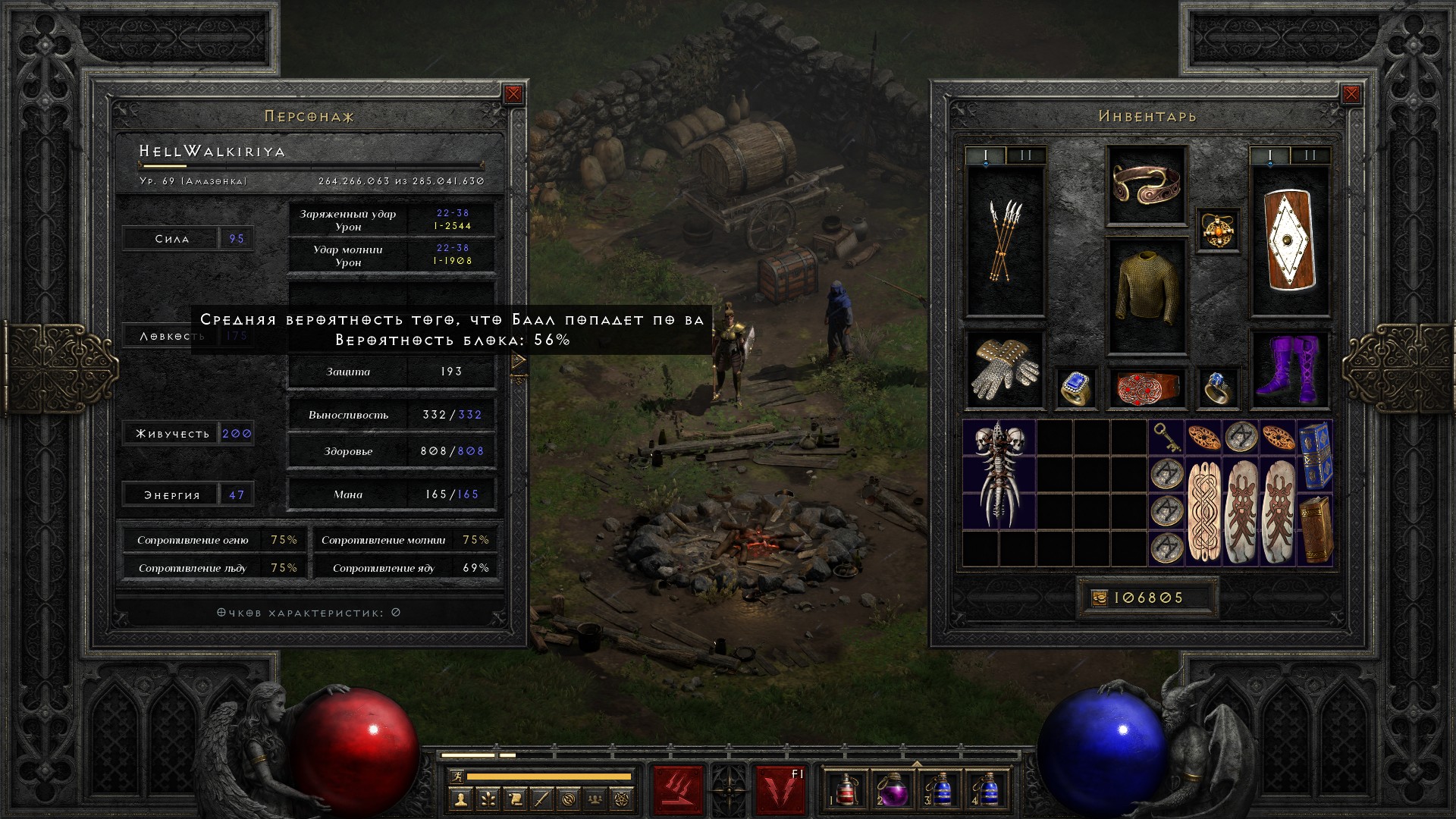Pick up the skull spine item
This screenshot has height=819, width=1456.
coord(999,474)
